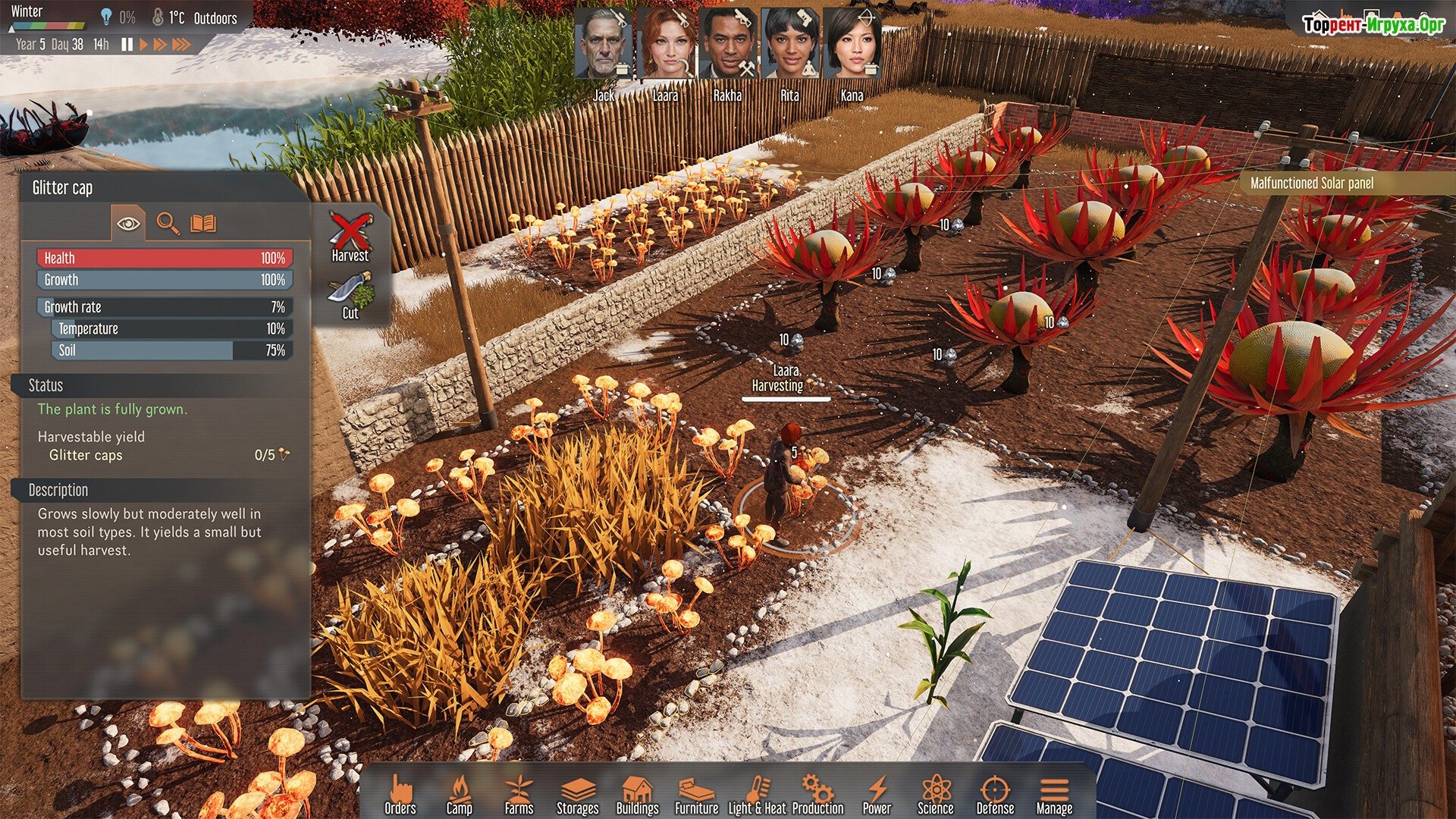Open the Orders menu
1456x819 pixels.
[x=400, y=794]
